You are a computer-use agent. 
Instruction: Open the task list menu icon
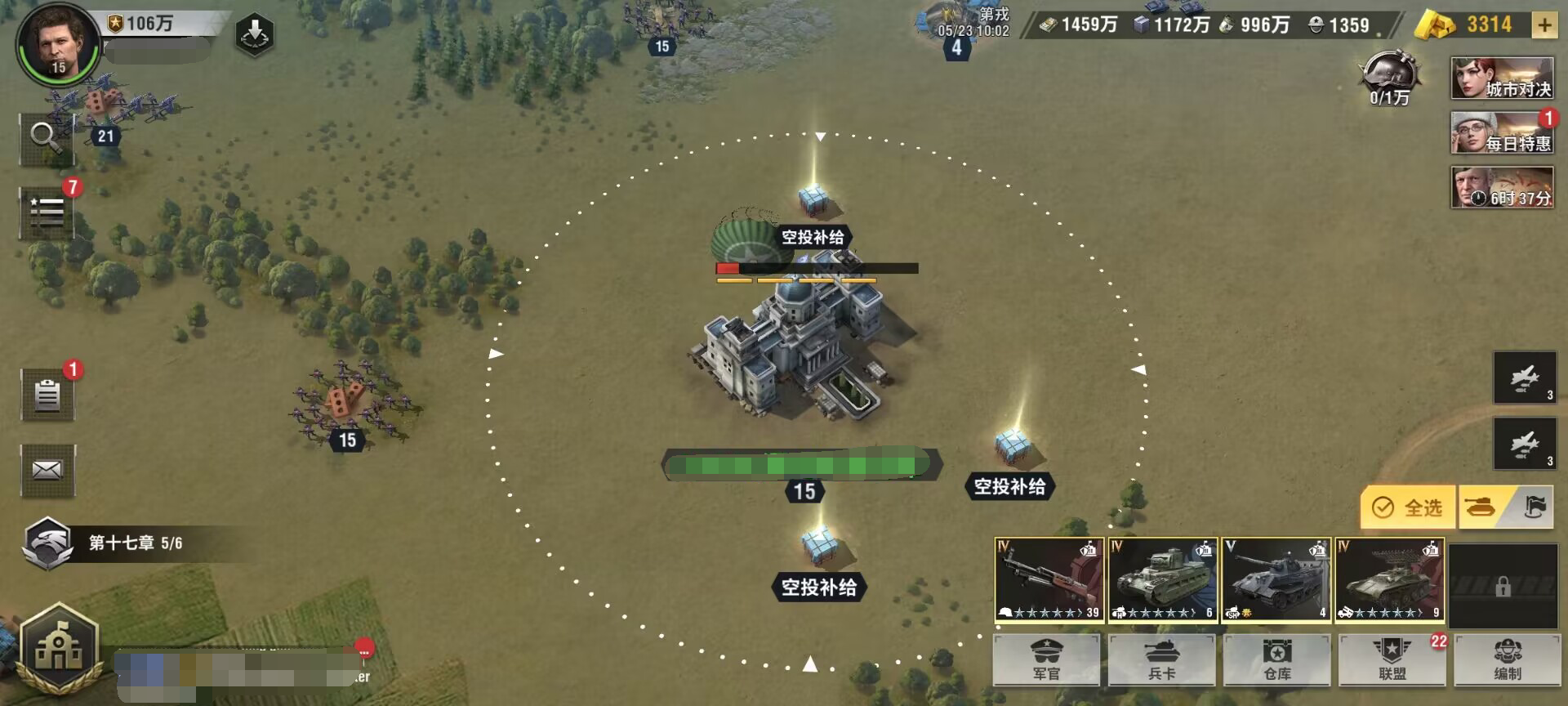click(x=47, y=212)
